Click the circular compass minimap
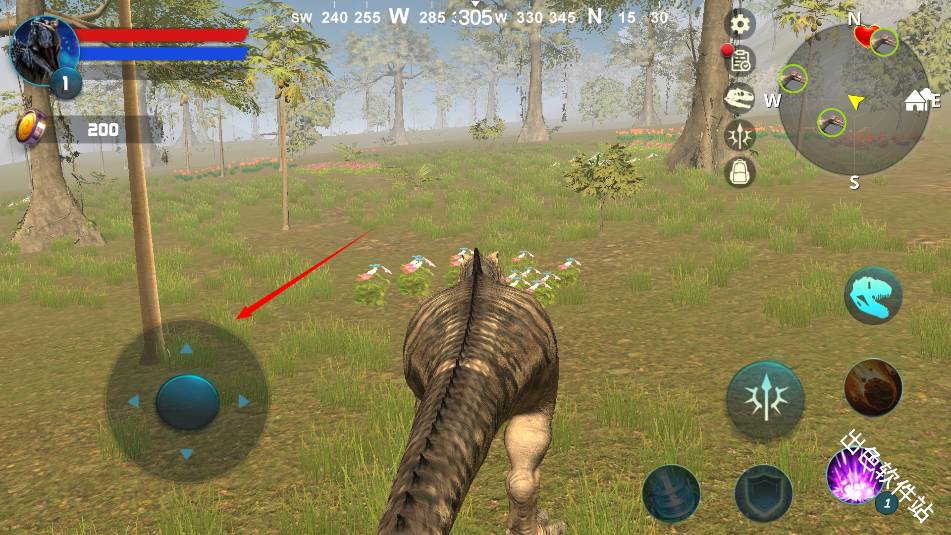The image size is (951, 535). click(853, 100)
